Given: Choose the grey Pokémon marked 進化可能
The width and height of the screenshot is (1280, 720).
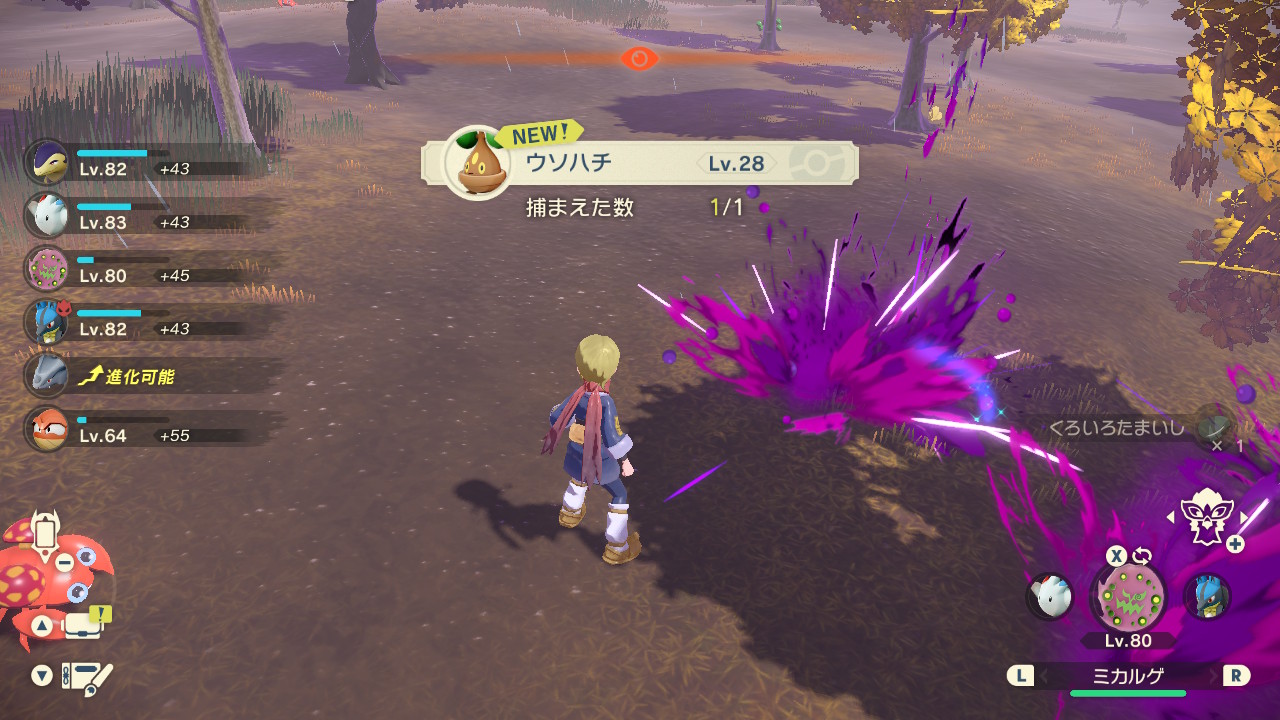Looking at the screenshot, I should point(46,375).
